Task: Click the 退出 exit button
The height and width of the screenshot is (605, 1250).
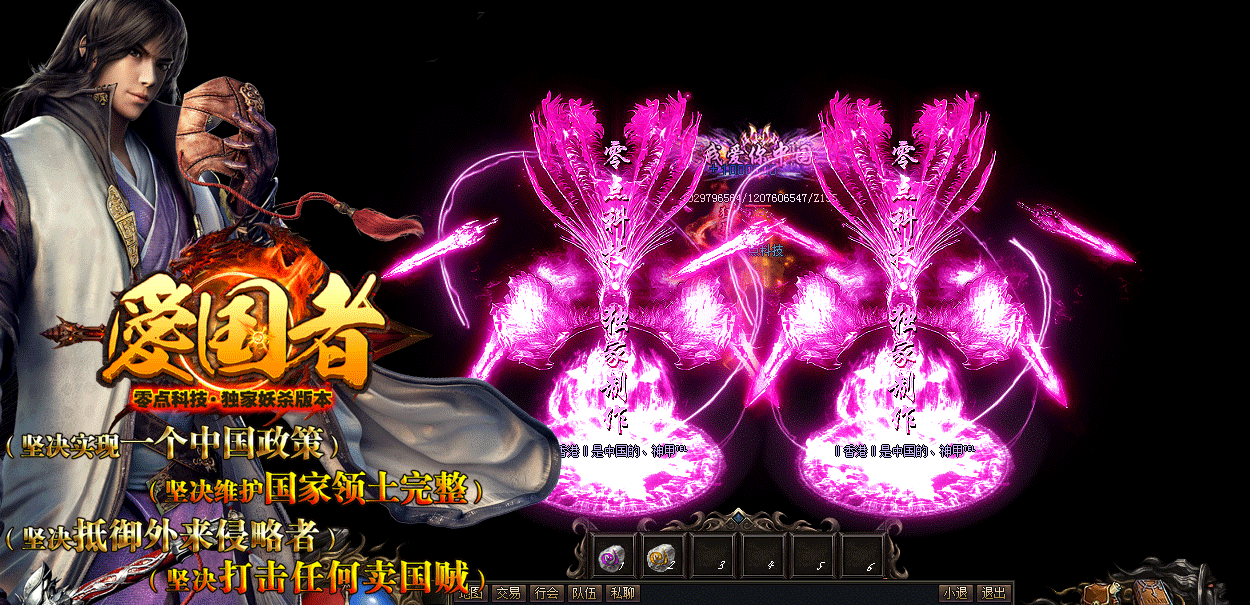Action: tap(993, 593)
